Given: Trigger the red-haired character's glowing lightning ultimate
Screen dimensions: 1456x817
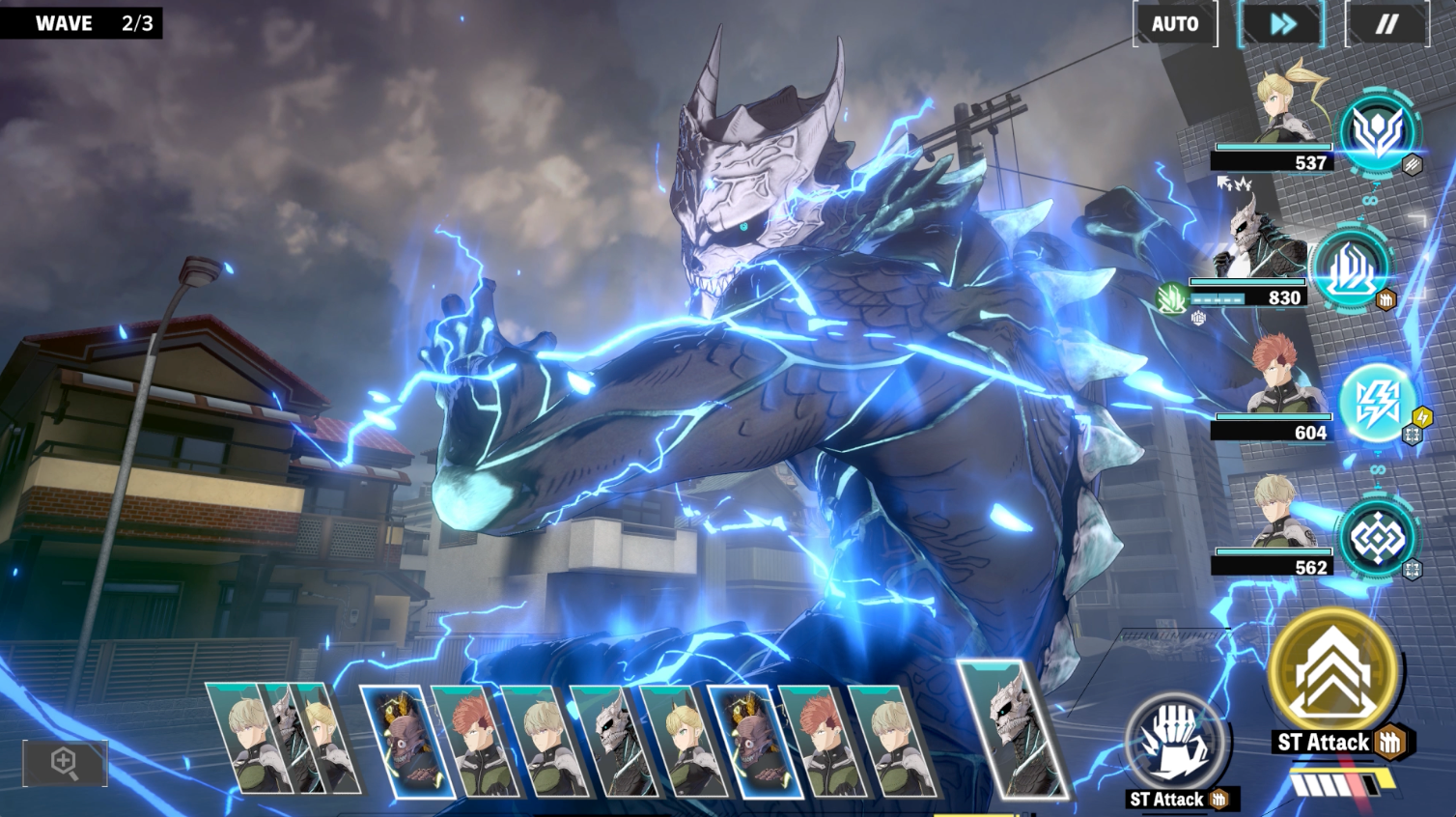Looking at the screenshot, I should pyautogui.click(x=1376, y=404).
